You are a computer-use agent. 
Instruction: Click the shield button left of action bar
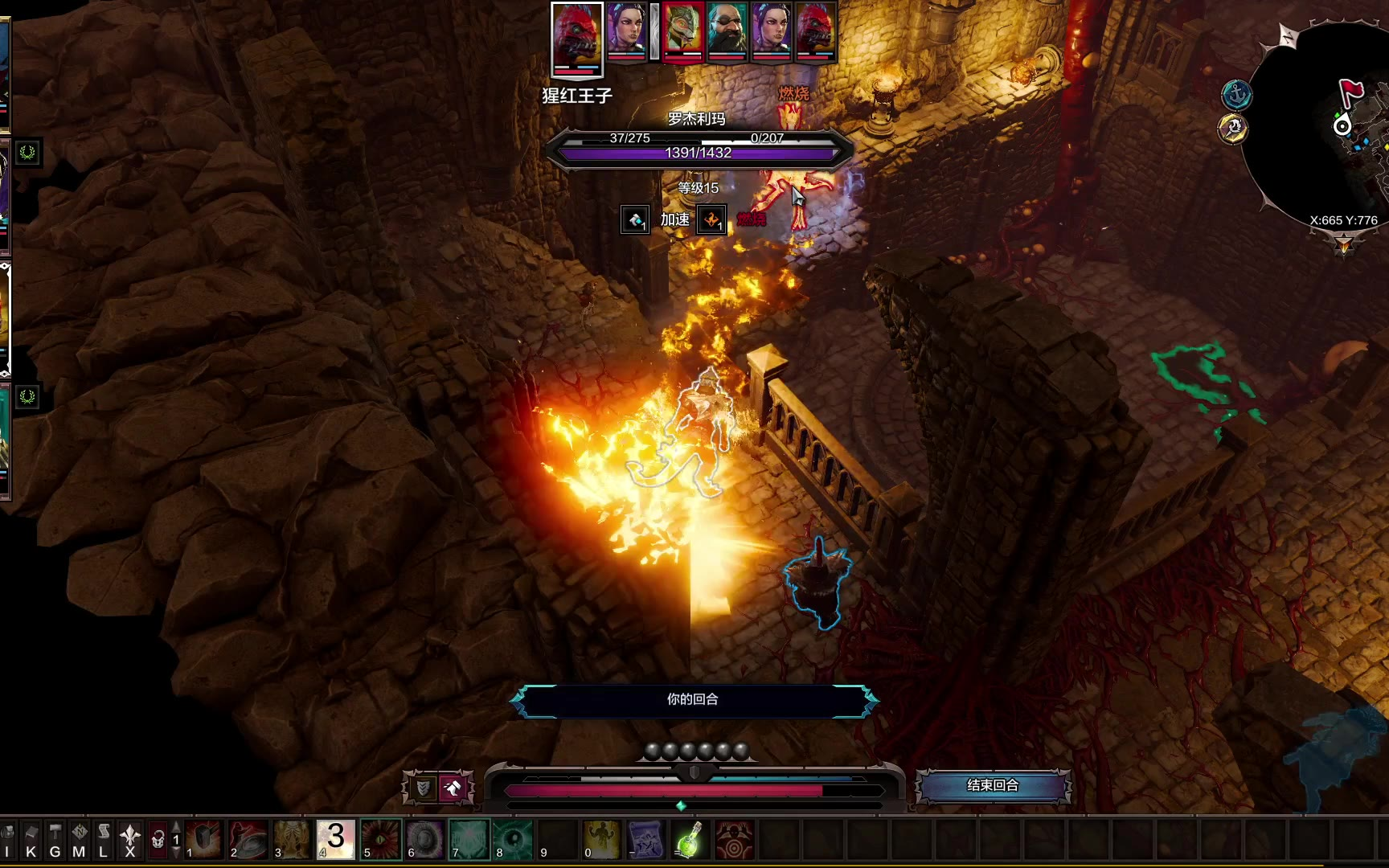(x=423, y=788)
